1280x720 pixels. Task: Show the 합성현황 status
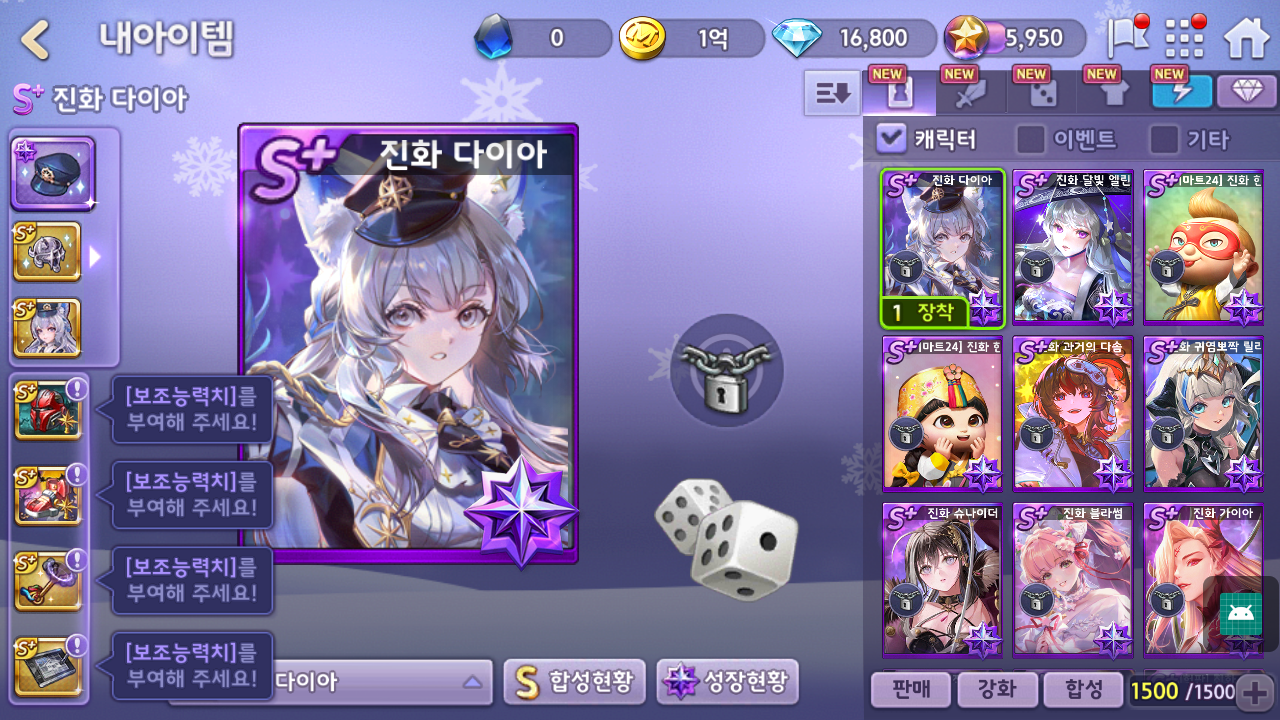574,682
